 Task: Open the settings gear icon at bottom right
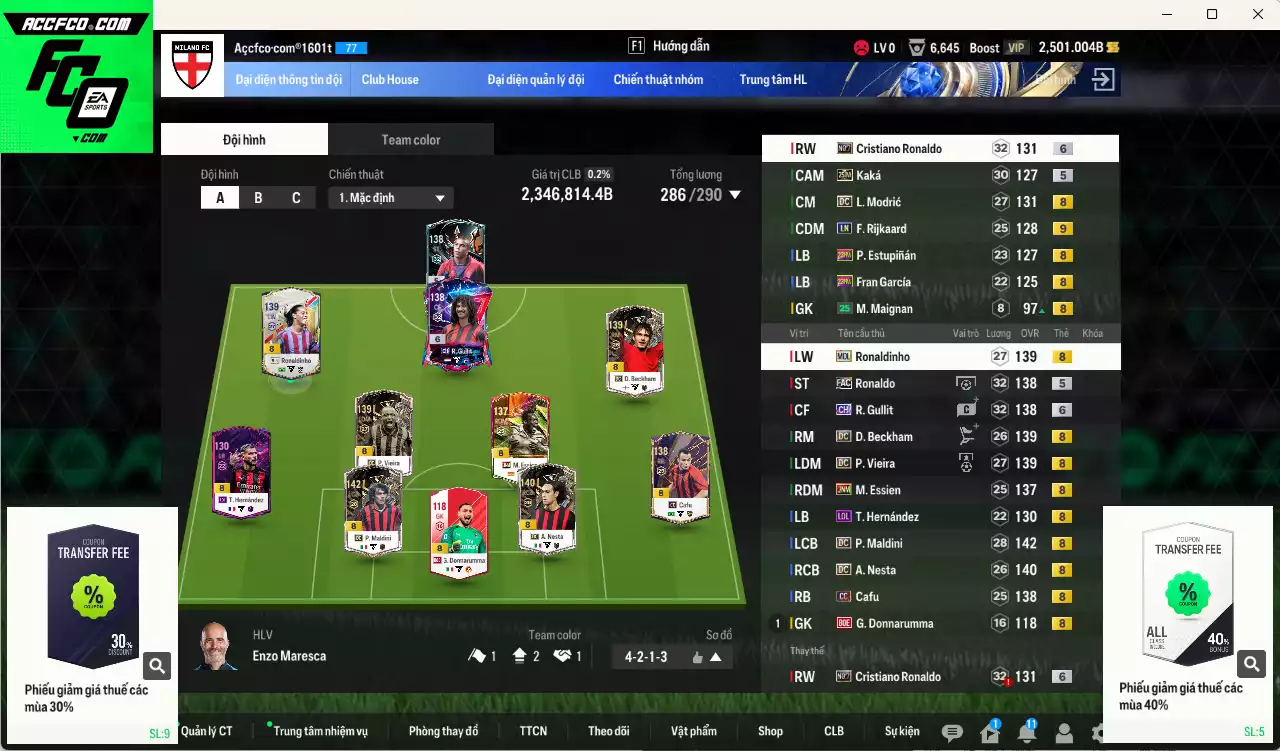(x=1097, y=734)
